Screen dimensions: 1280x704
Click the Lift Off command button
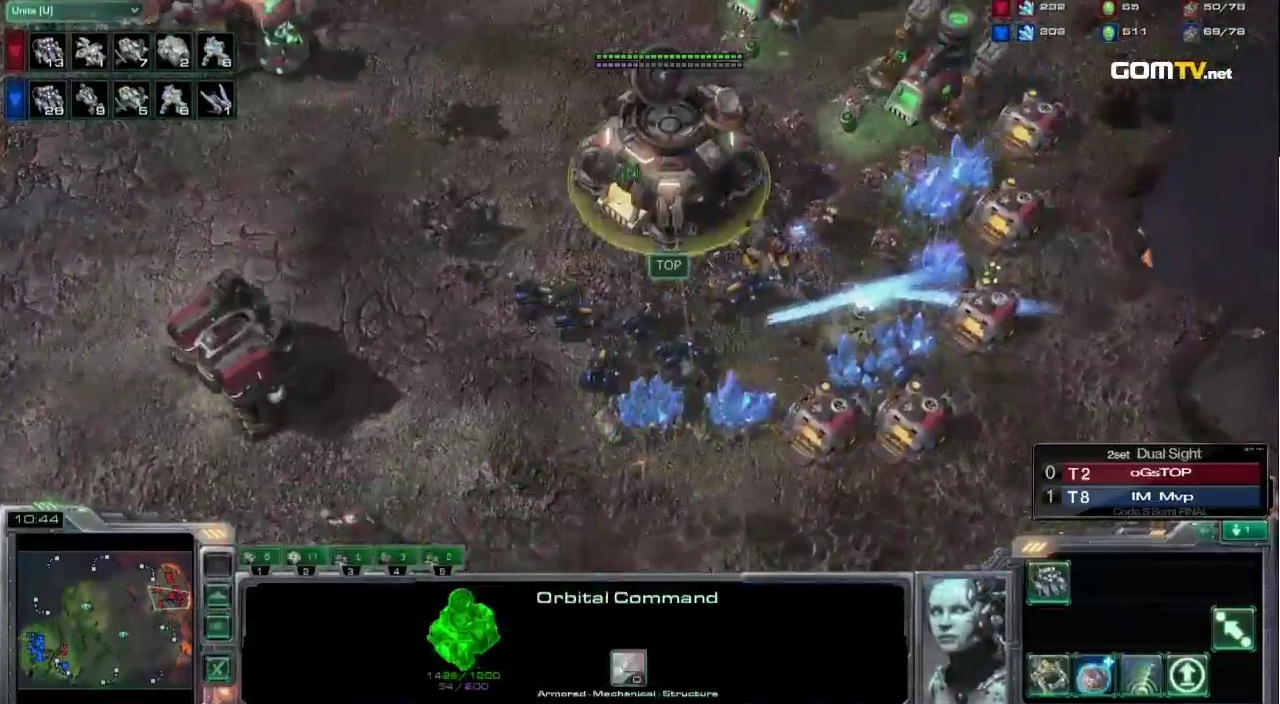coord(1187,675)
